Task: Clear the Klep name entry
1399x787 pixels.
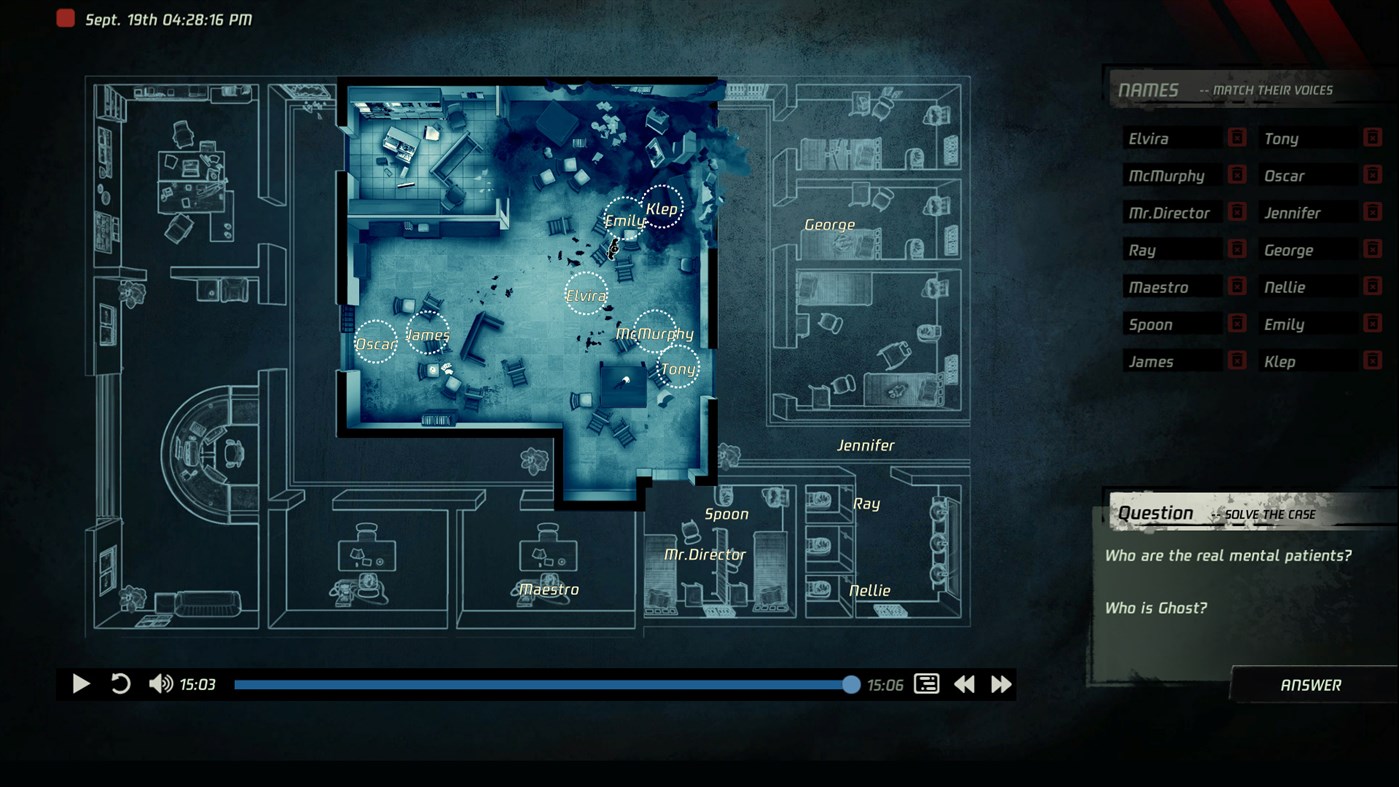Action: (x=1373, y=361)
